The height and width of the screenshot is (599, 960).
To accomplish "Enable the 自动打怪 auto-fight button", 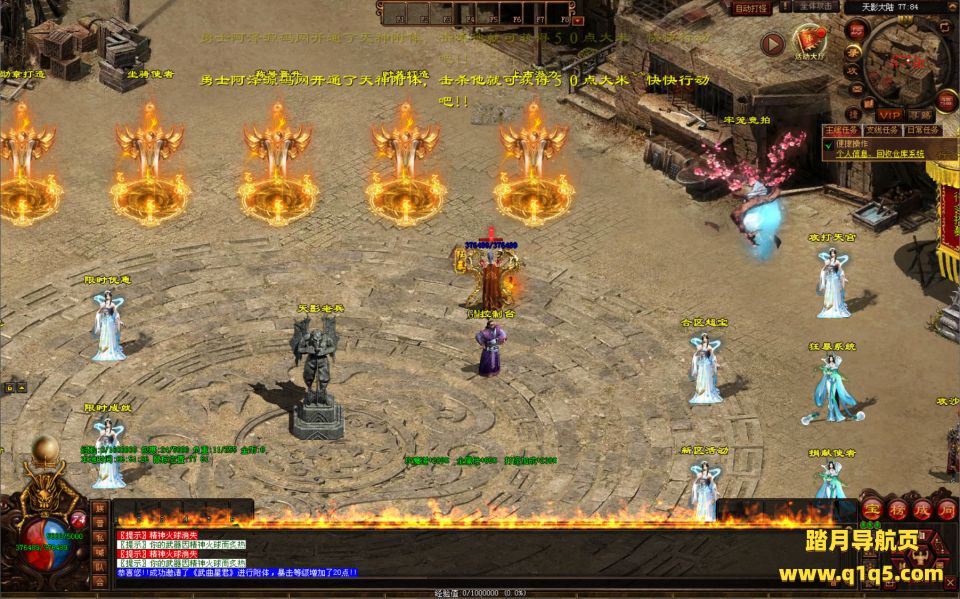I will click(751, 9).
